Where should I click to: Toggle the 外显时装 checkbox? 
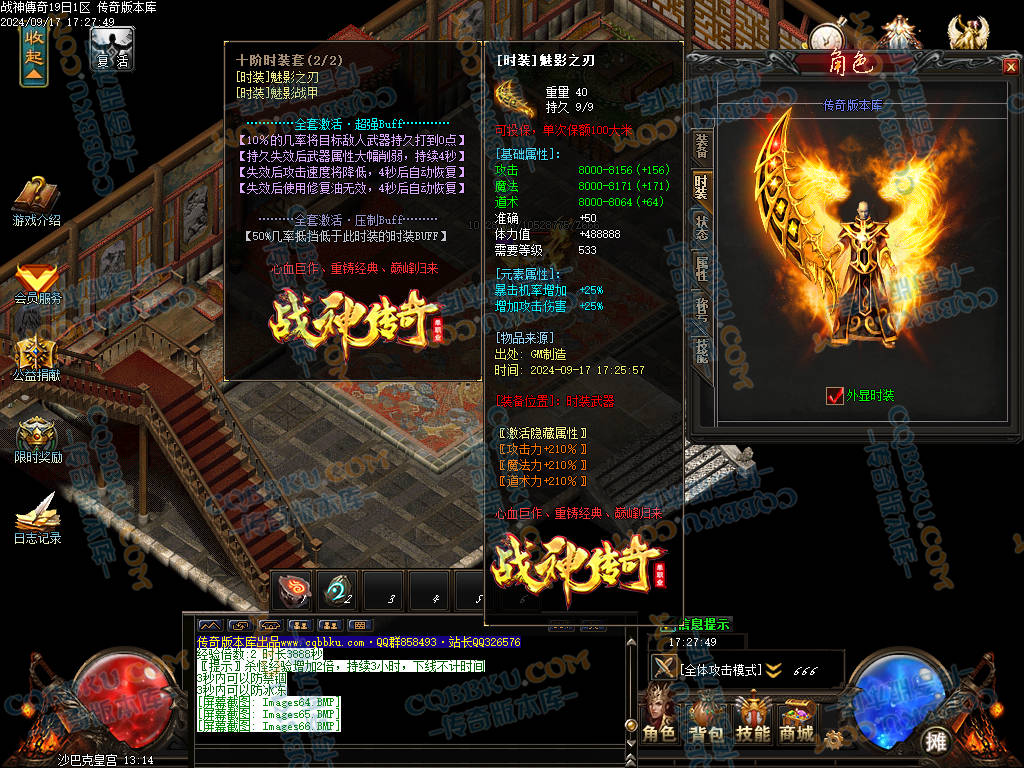(835, 396)
